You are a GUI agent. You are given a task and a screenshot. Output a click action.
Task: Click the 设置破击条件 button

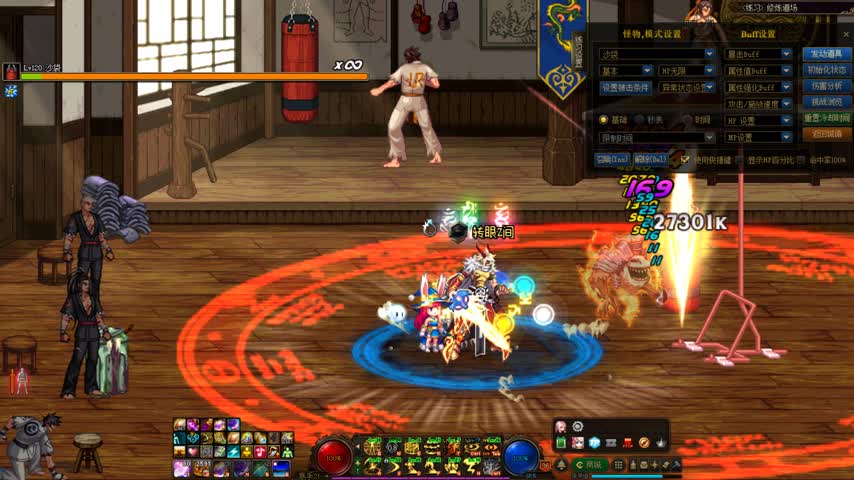pyautogui.click(x=626, y=87)
